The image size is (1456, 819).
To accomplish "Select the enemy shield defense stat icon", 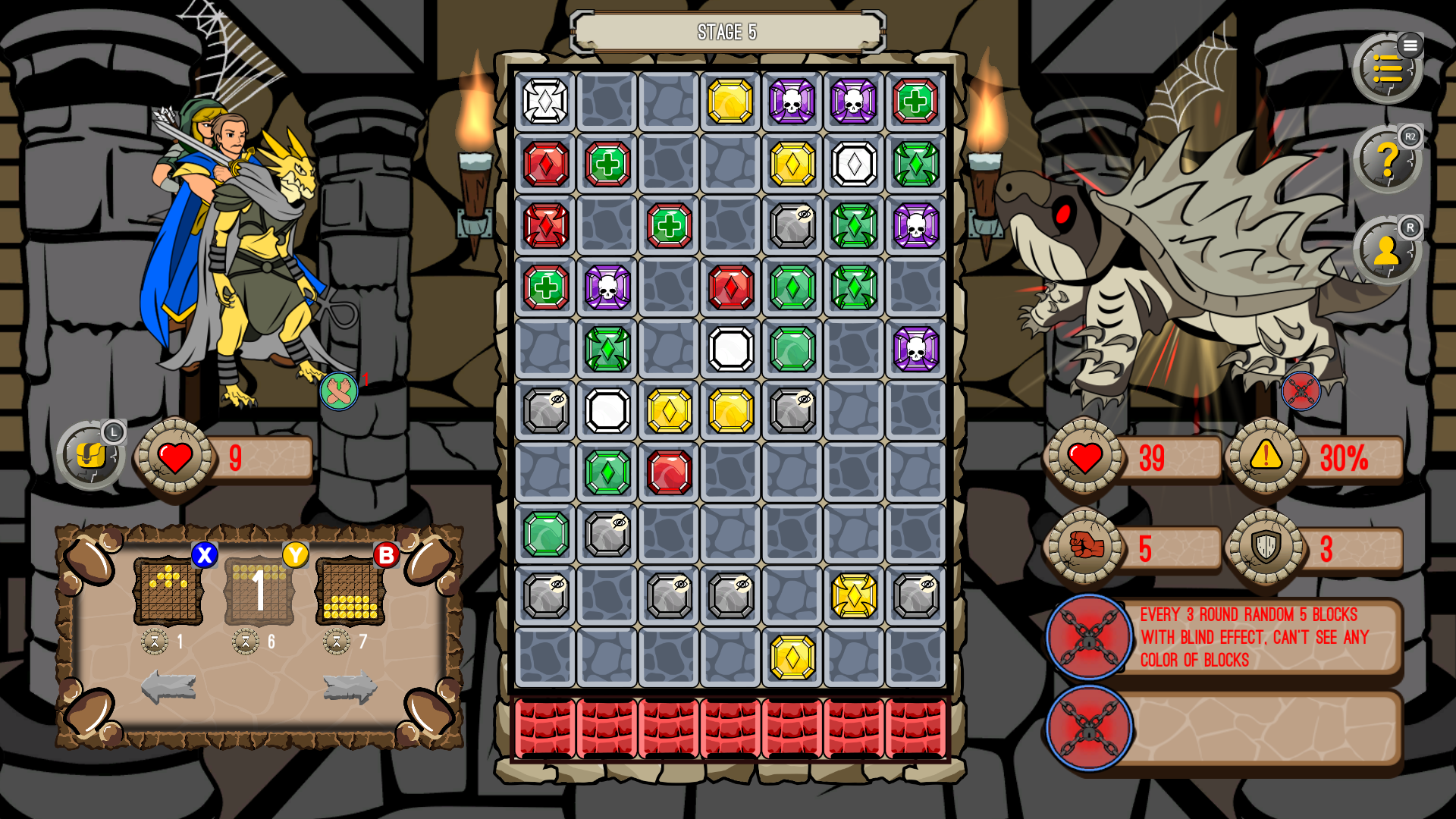I will click(x=1266, y=547).
